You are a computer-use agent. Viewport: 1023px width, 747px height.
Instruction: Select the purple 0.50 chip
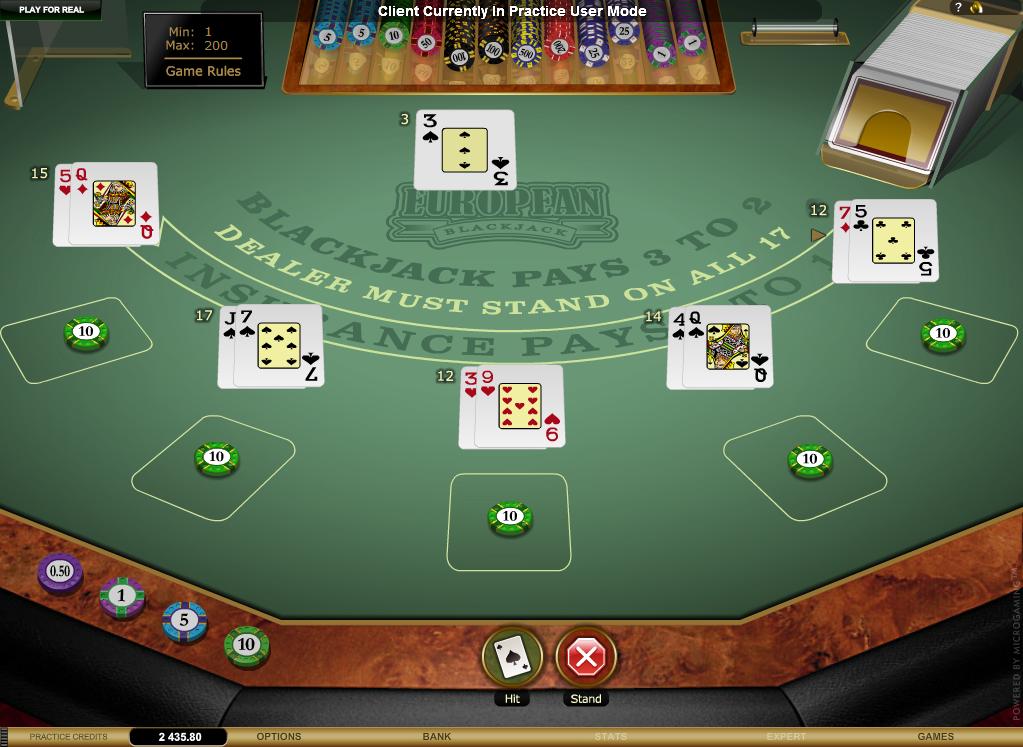click(x=60, y=571)
